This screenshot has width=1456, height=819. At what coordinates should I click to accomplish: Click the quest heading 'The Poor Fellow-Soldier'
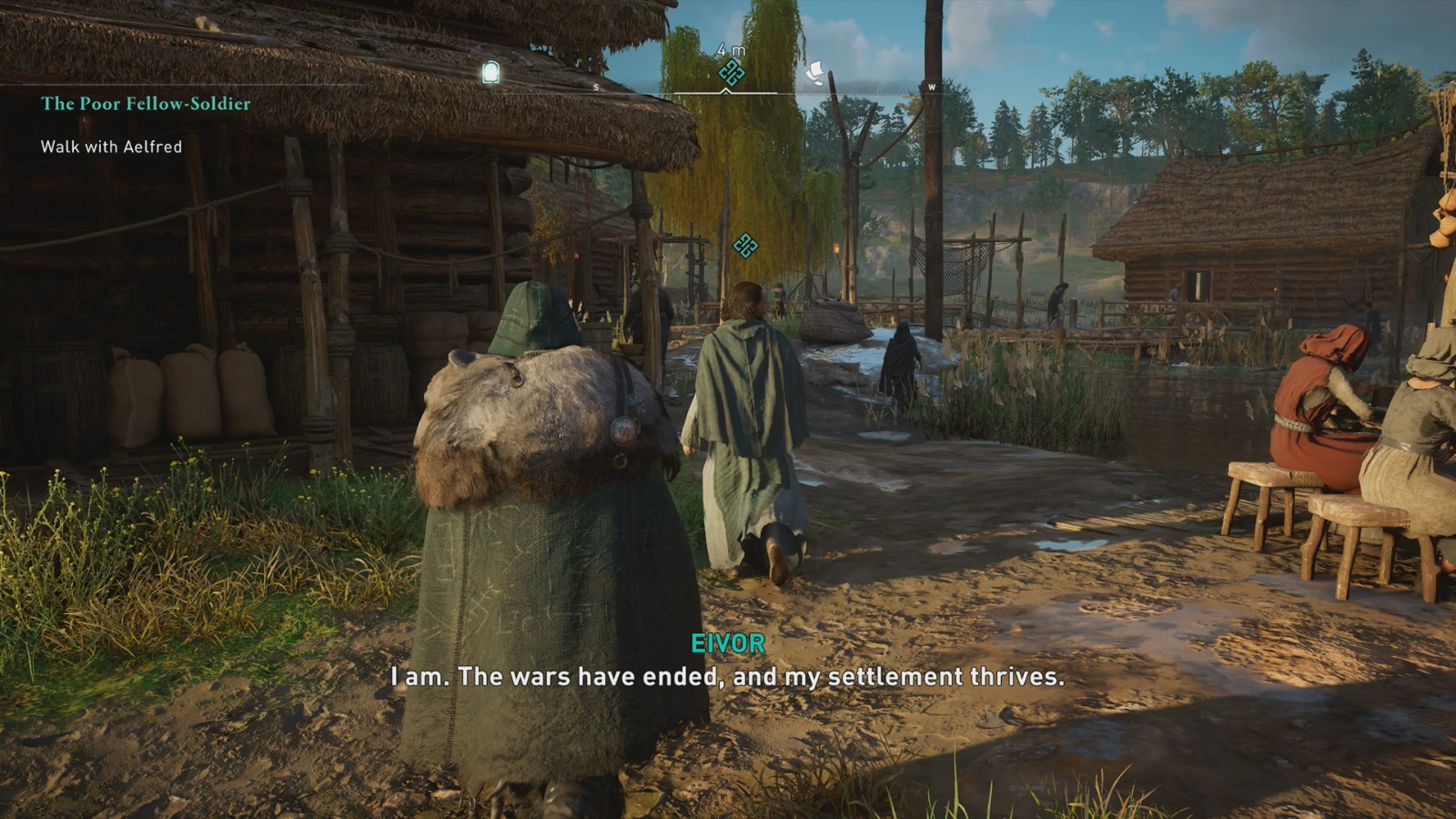(146, 105)
